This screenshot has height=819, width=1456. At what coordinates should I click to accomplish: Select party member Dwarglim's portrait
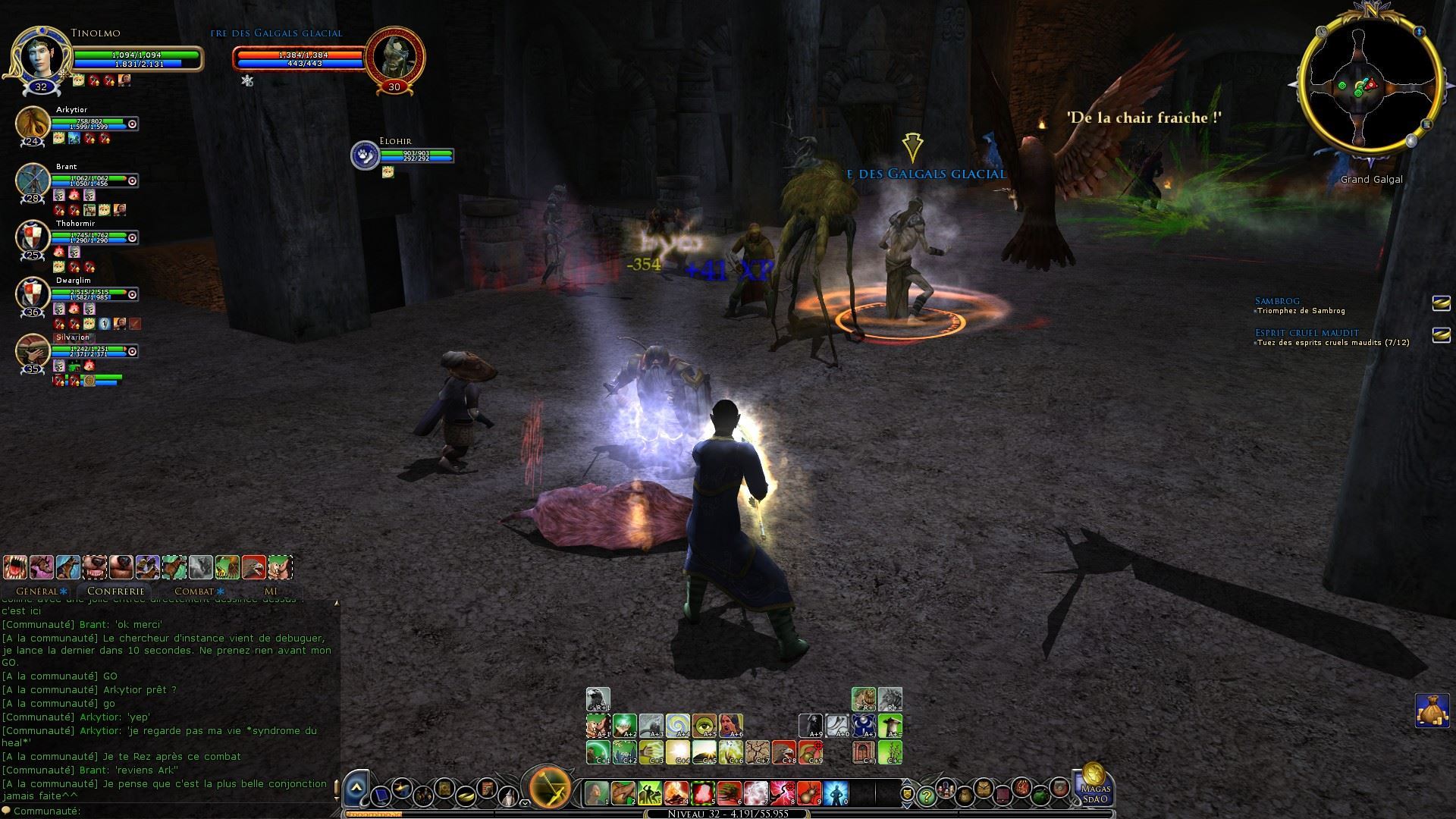click(33, 294)
